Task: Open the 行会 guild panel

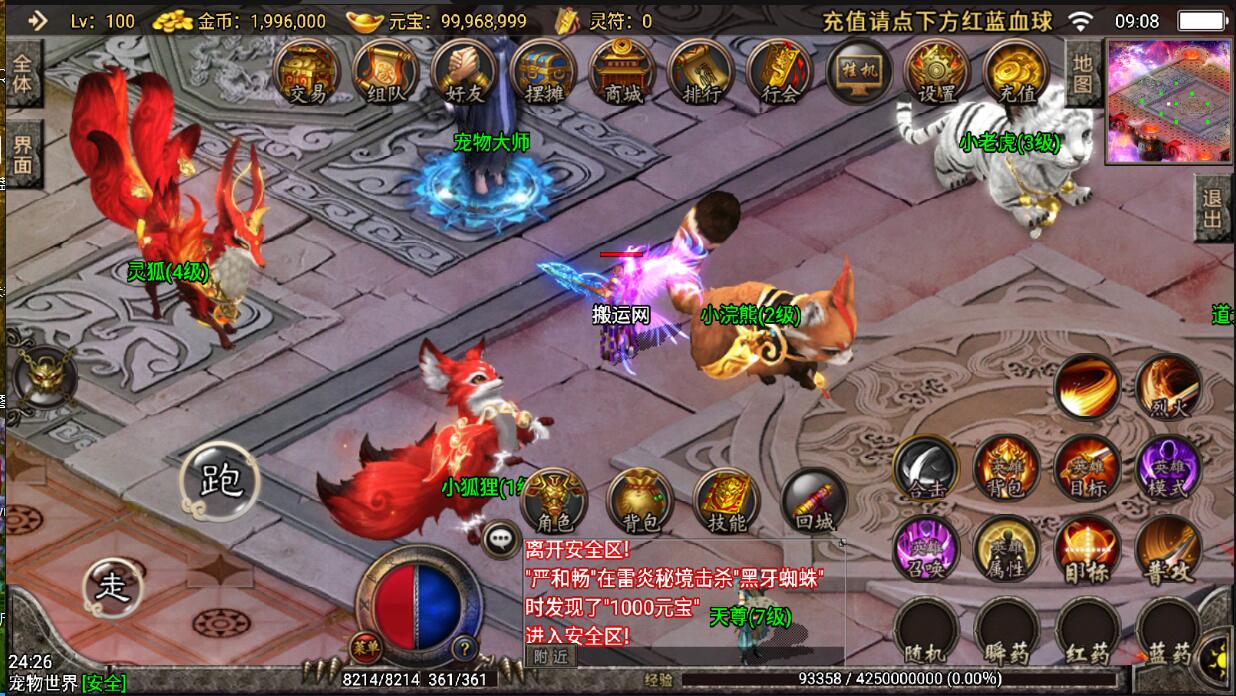Action: coord(780,73)
